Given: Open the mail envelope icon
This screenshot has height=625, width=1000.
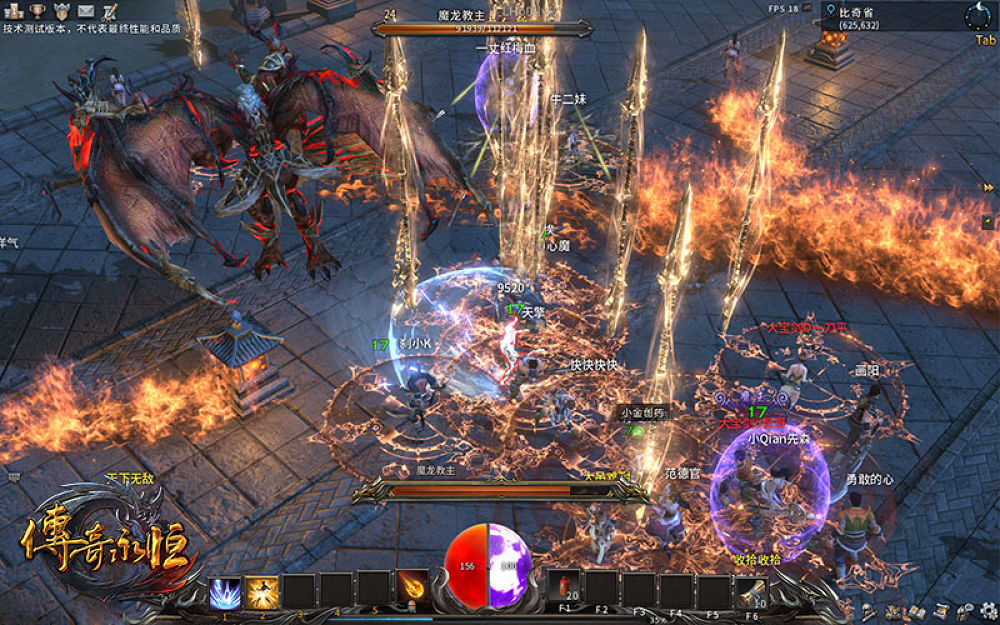Looking at the screenshot, I should pos(86,10).
